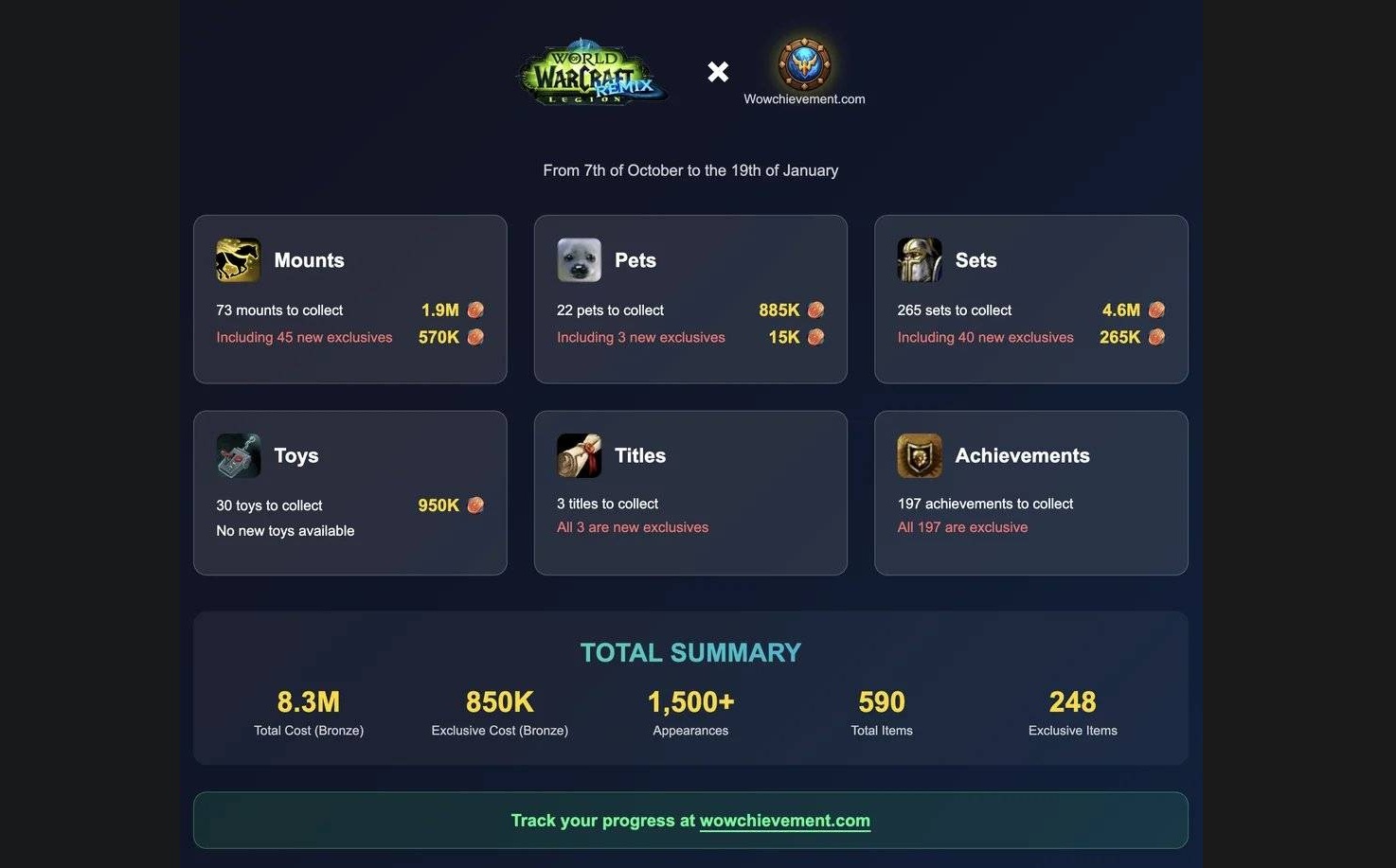1396x868 pixels.
Task: Click the Pets seal icon
Action: pos(579,259)
